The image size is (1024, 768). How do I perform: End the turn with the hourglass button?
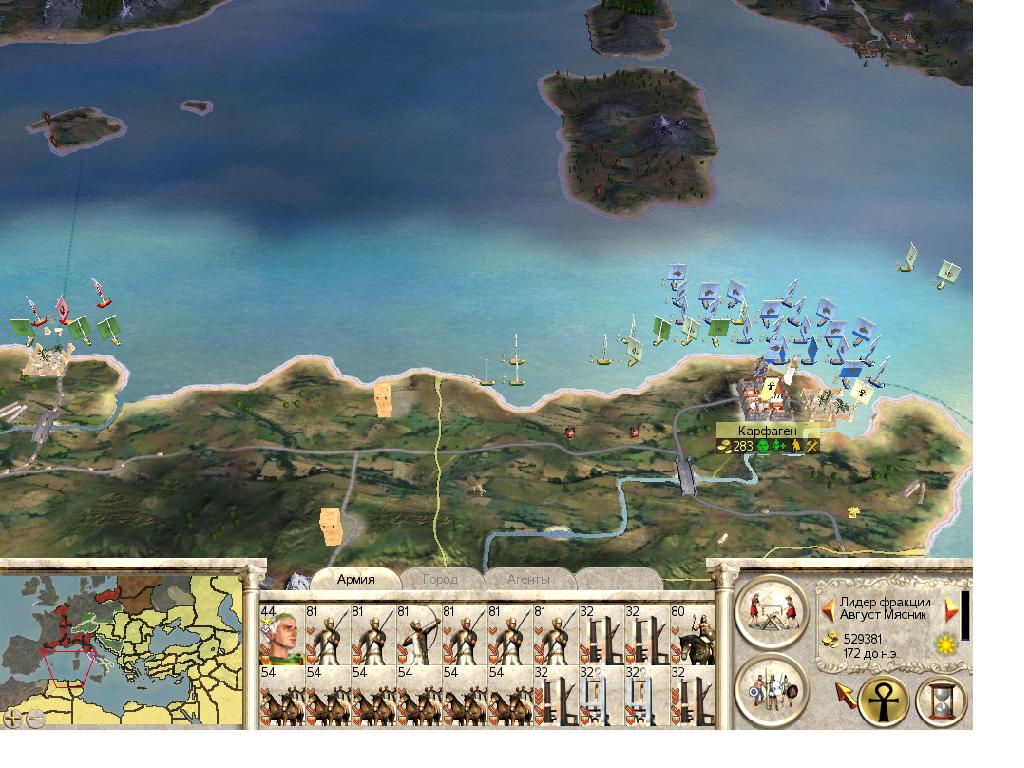[x=941, y=699]
